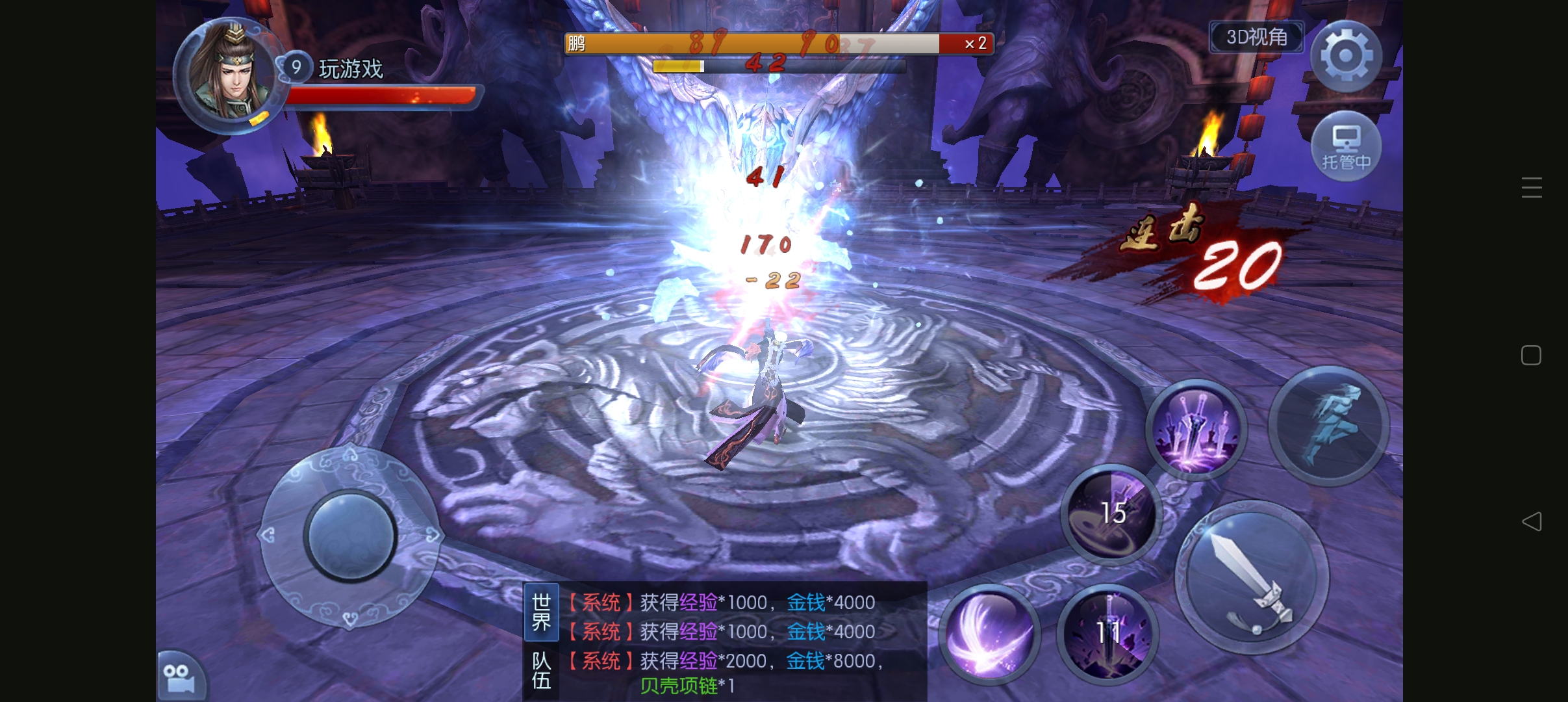Open the video camera recording button

(x=180, y=678)
